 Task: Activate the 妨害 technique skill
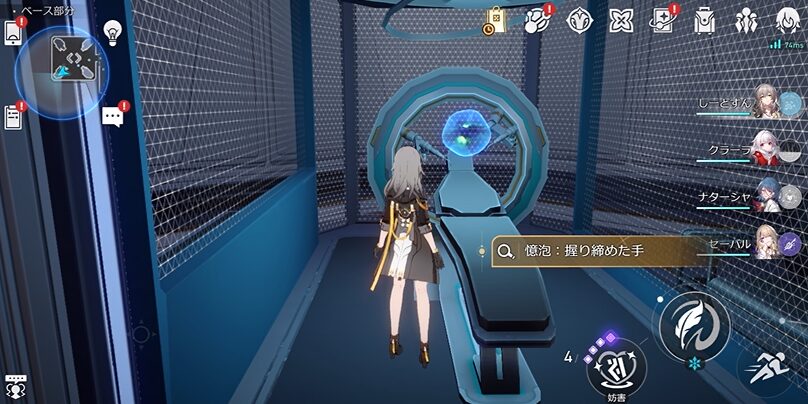coord(614,368)
